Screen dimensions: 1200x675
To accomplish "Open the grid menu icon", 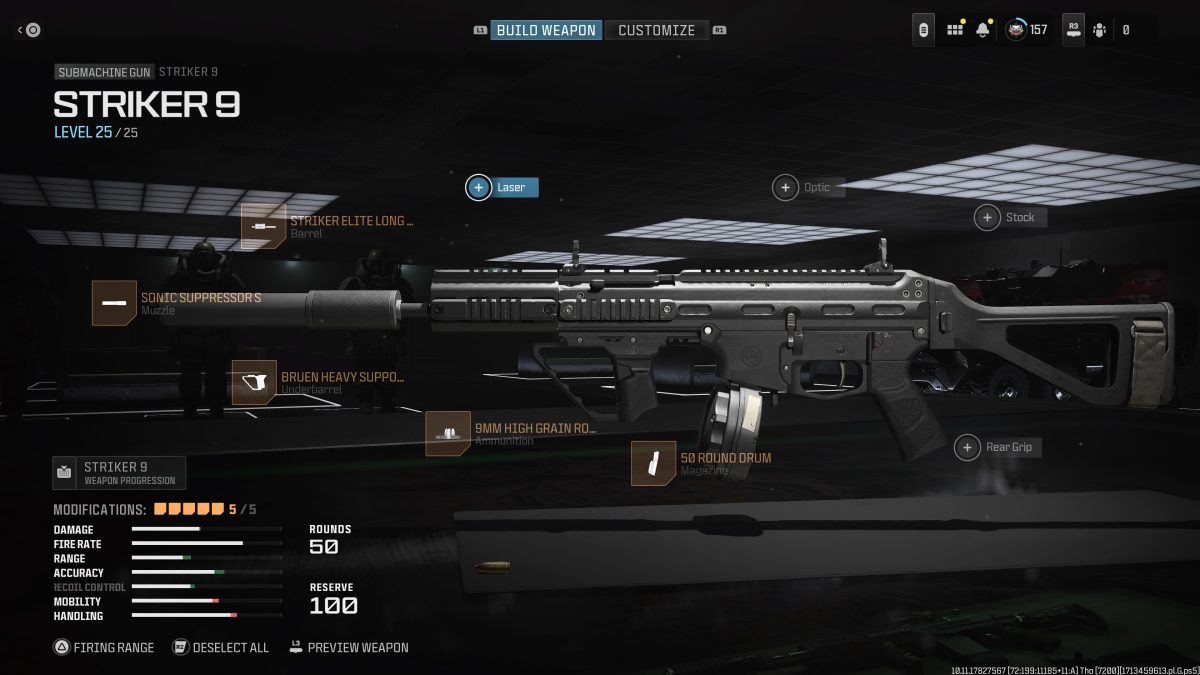I will coord(955,30).
